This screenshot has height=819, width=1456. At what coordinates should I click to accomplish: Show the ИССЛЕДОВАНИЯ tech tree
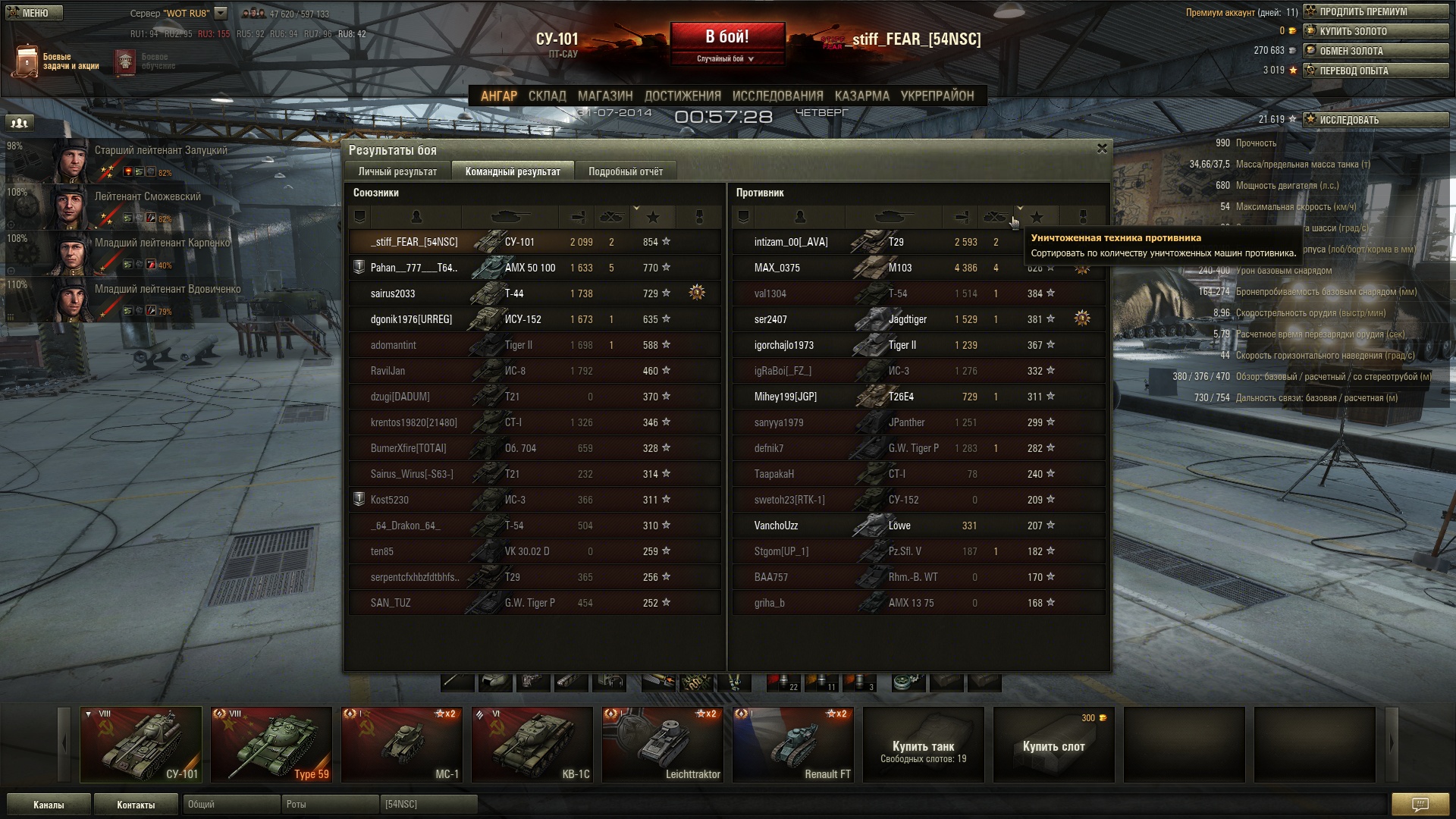pyautogui.click(x=777, y=96)
